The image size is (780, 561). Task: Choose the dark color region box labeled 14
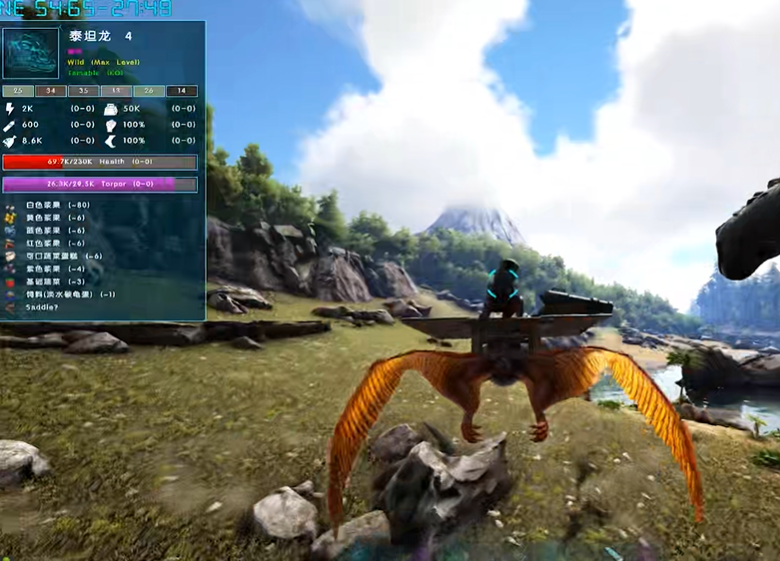[x=182, y=91]
